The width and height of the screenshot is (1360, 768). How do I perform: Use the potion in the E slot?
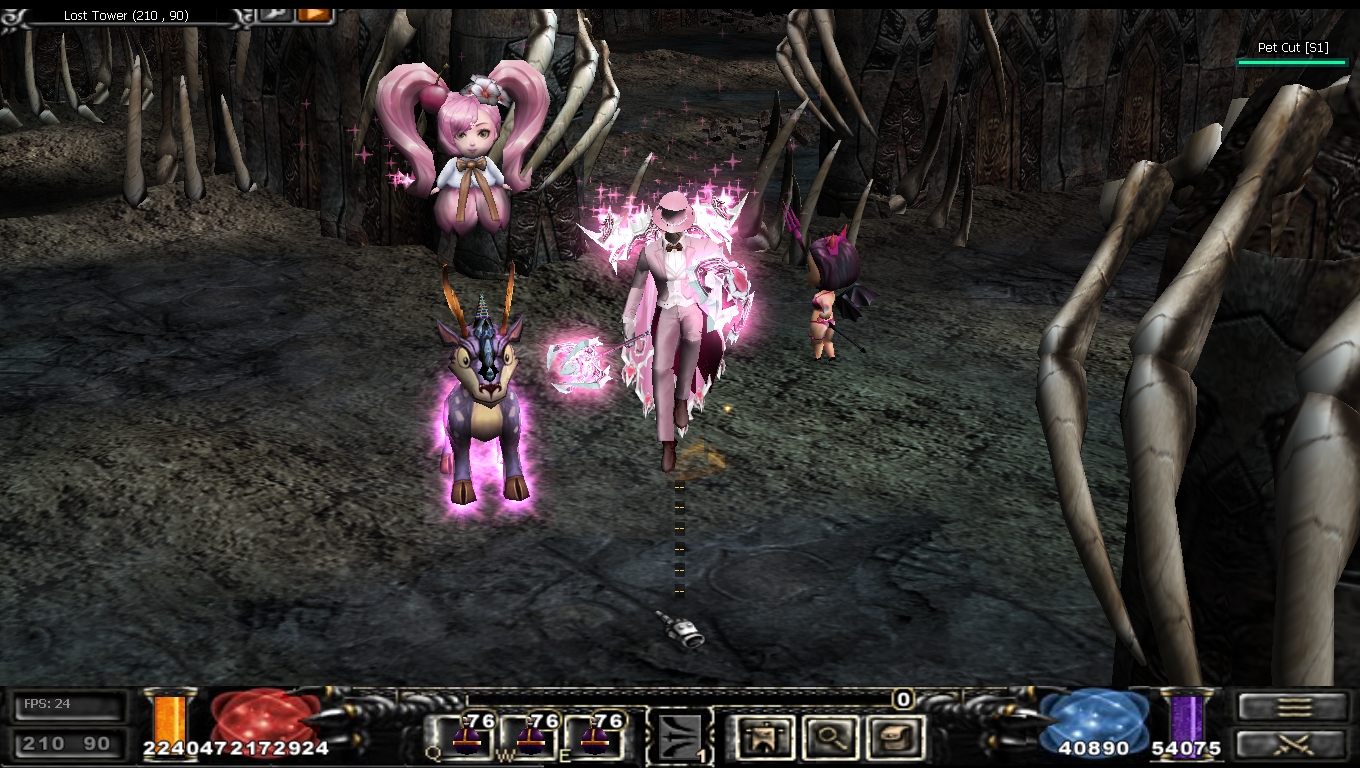tap(594, 737)
